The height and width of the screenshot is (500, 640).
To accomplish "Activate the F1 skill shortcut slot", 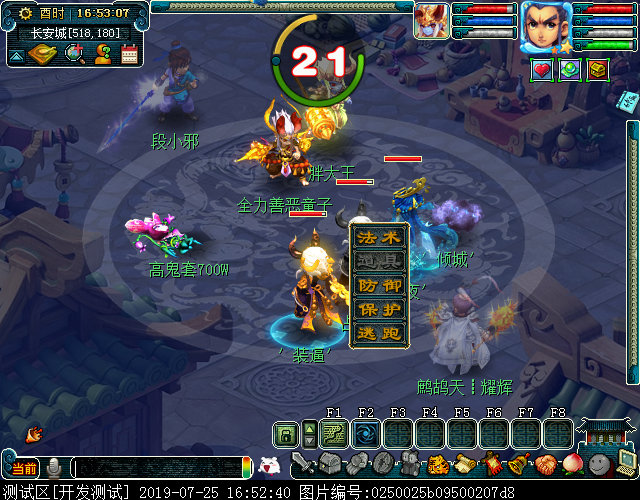I will click(x=334, y=433).
